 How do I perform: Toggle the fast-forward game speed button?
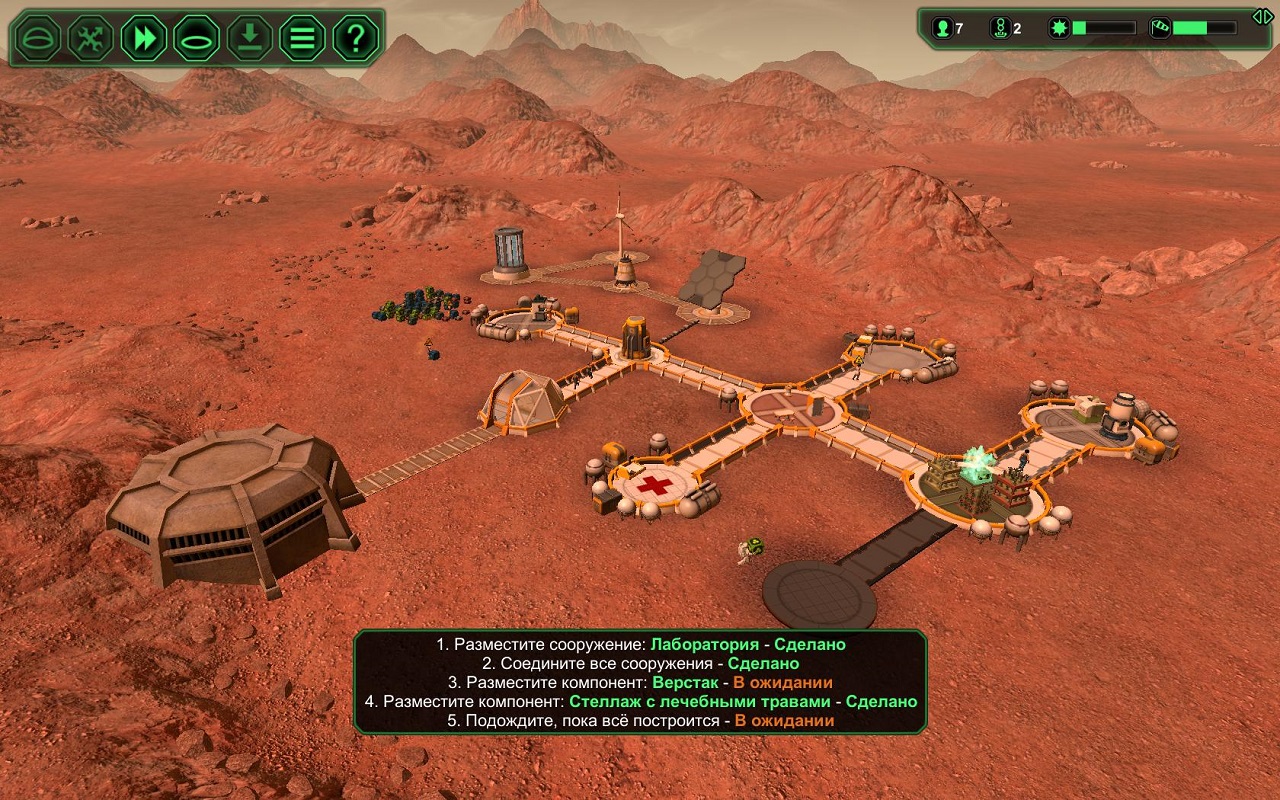click(x=143, y=38)
